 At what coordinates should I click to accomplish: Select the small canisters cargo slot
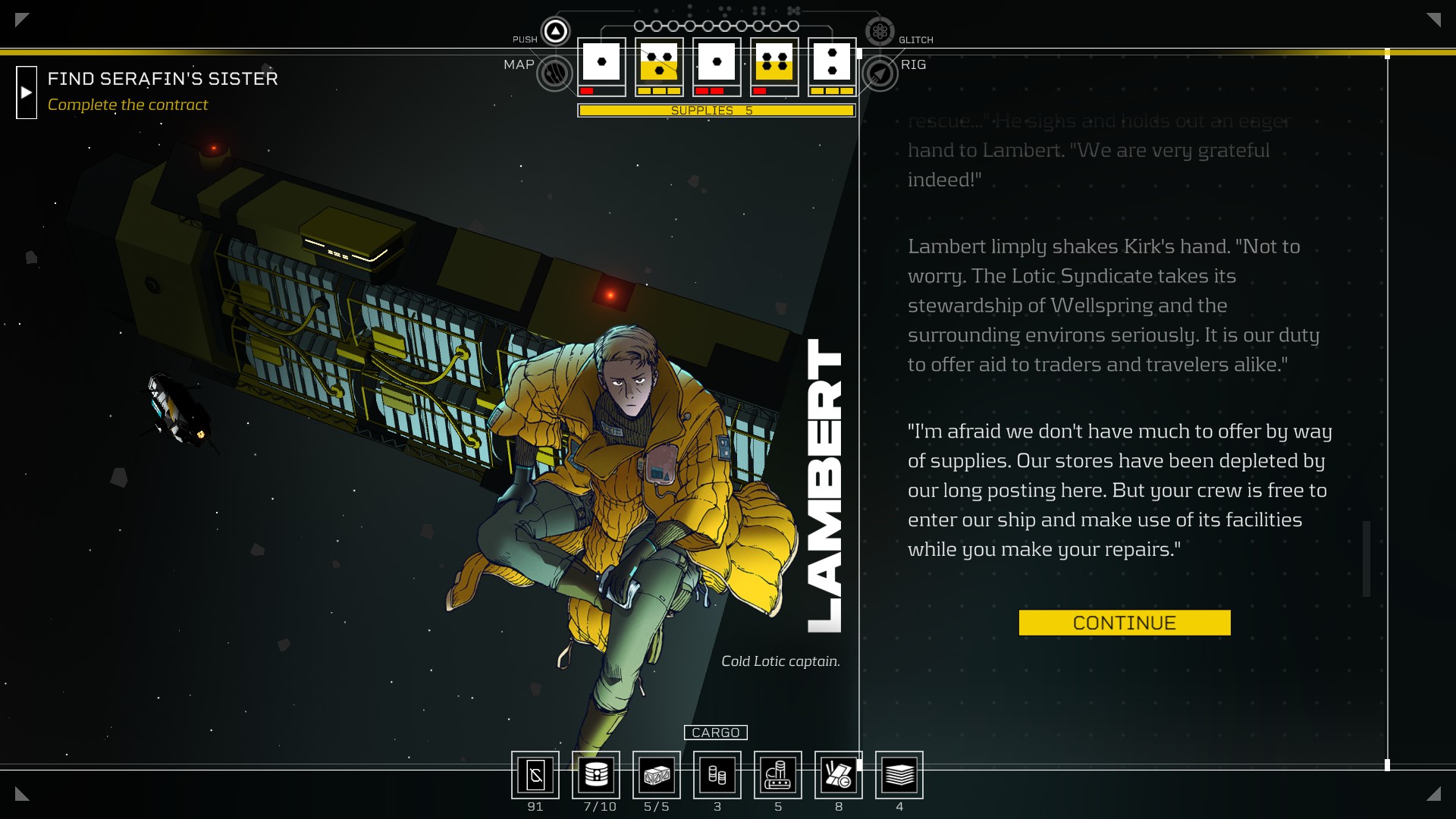[717, 775]
